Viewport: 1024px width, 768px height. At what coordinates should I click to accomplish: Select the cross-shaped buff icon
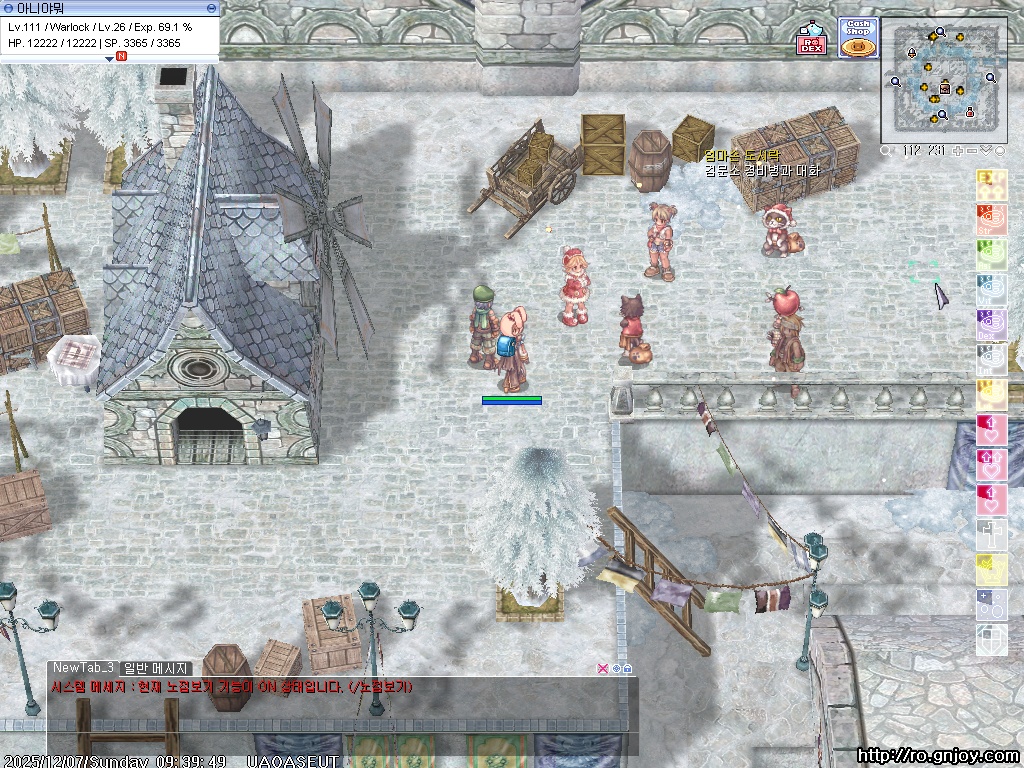(x=991, y=533)
